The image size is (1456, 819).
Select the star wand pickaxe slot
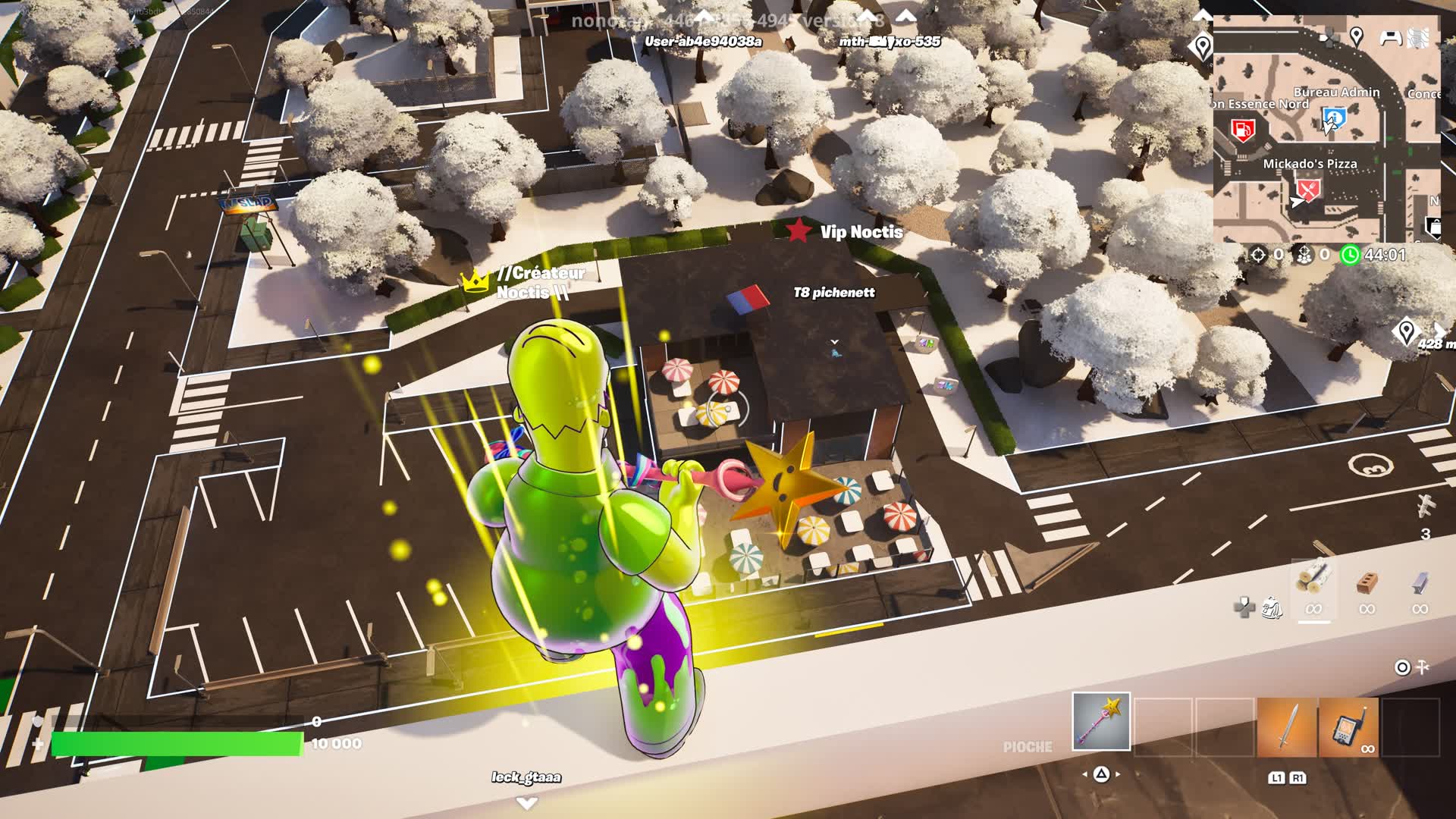click(x=1101, y=721)
